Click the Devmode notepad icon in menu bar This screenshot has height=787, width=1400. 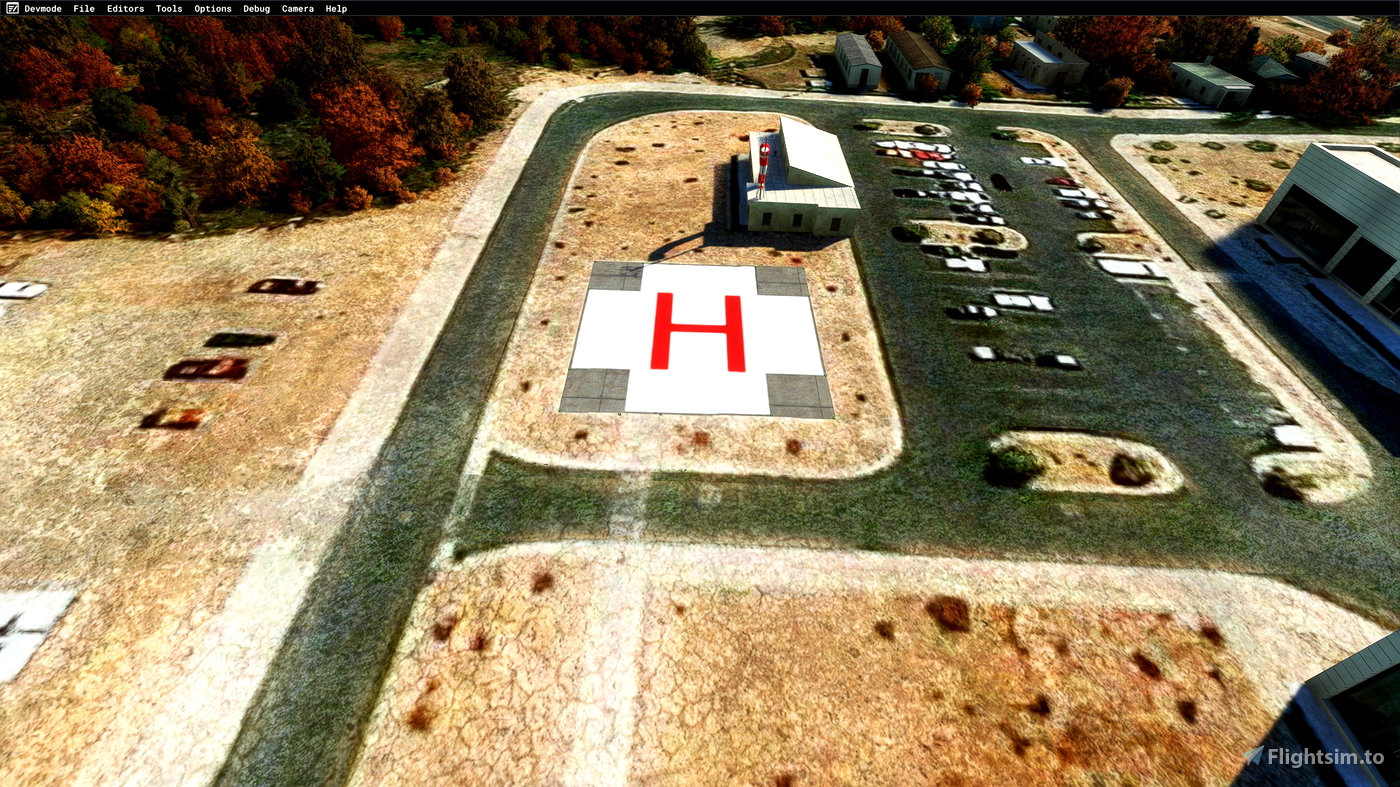[x=11, y=8]
